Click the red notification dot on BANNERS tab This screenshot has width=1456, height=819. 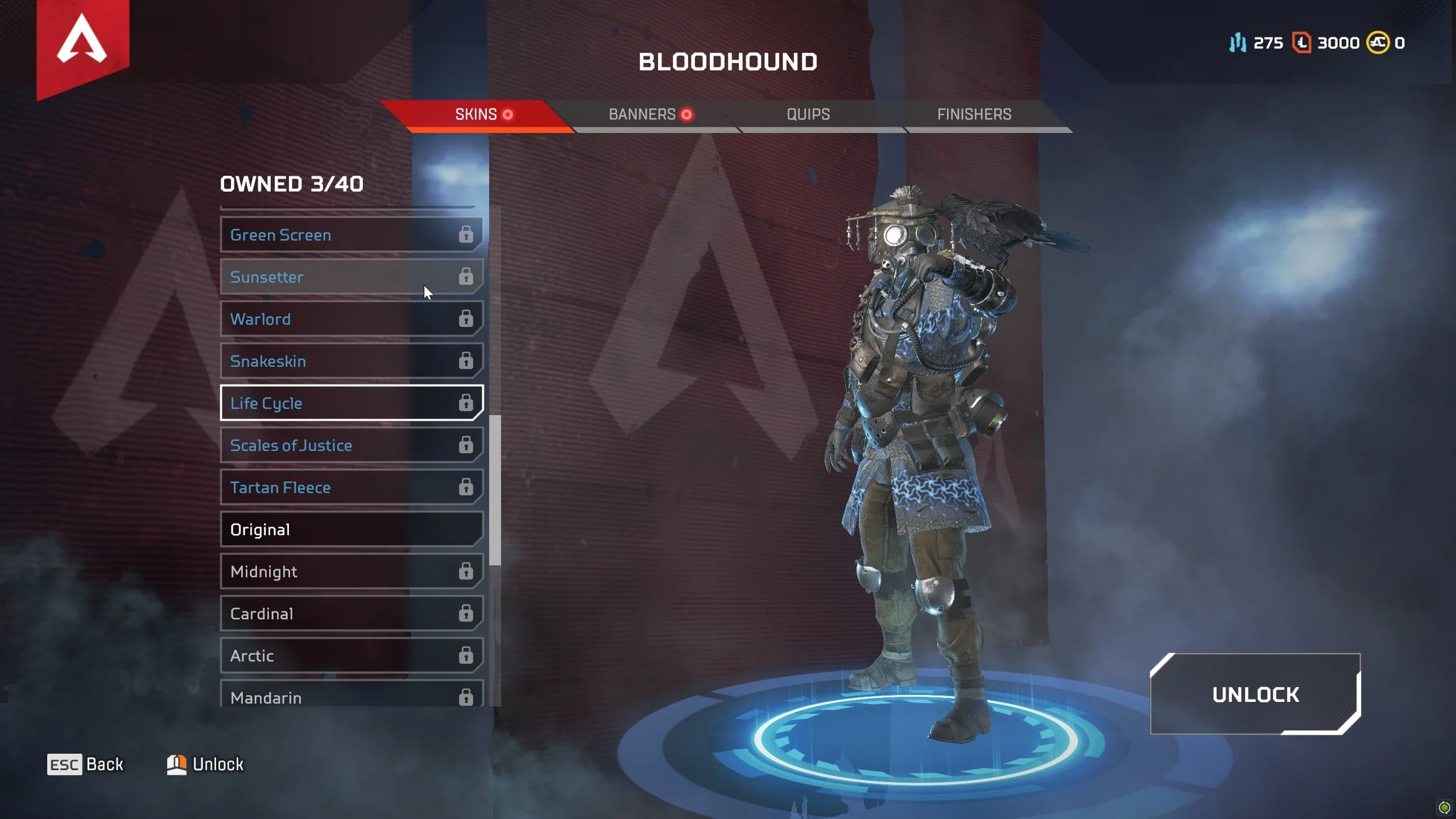(x=687, y=115)
